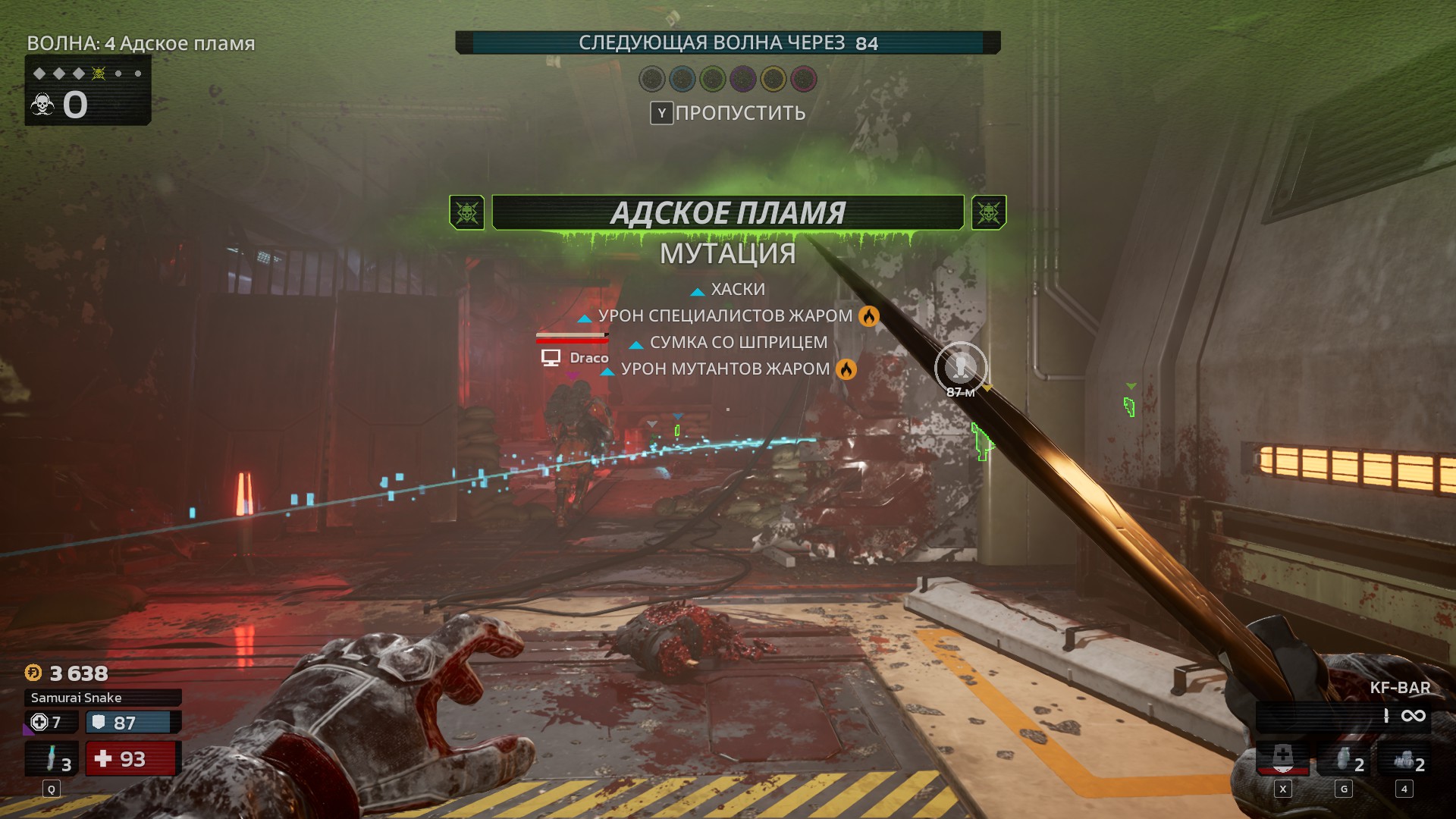The width and height of the screenshot is (1456, 819).
Task: Click the green skull wave marker
Action: 99,74
